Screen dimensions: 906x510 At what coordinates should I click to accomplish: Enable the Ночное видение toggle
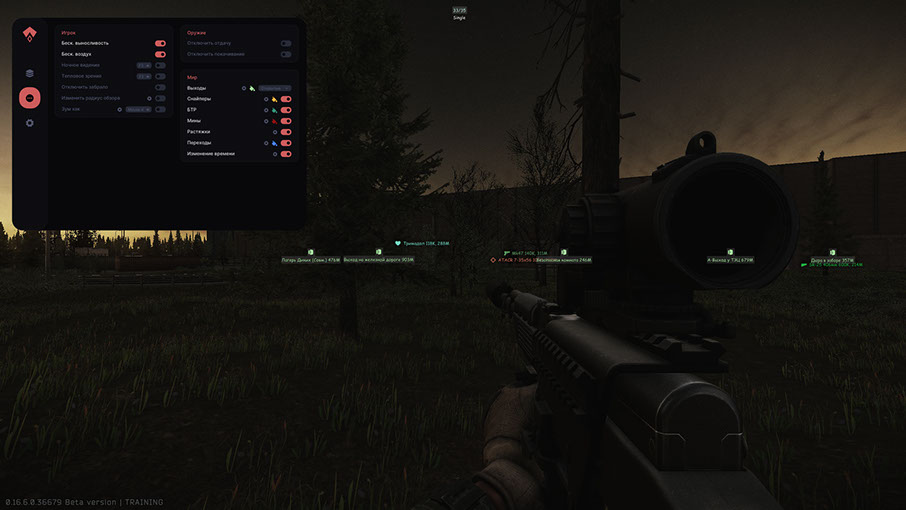coord(160,65)
